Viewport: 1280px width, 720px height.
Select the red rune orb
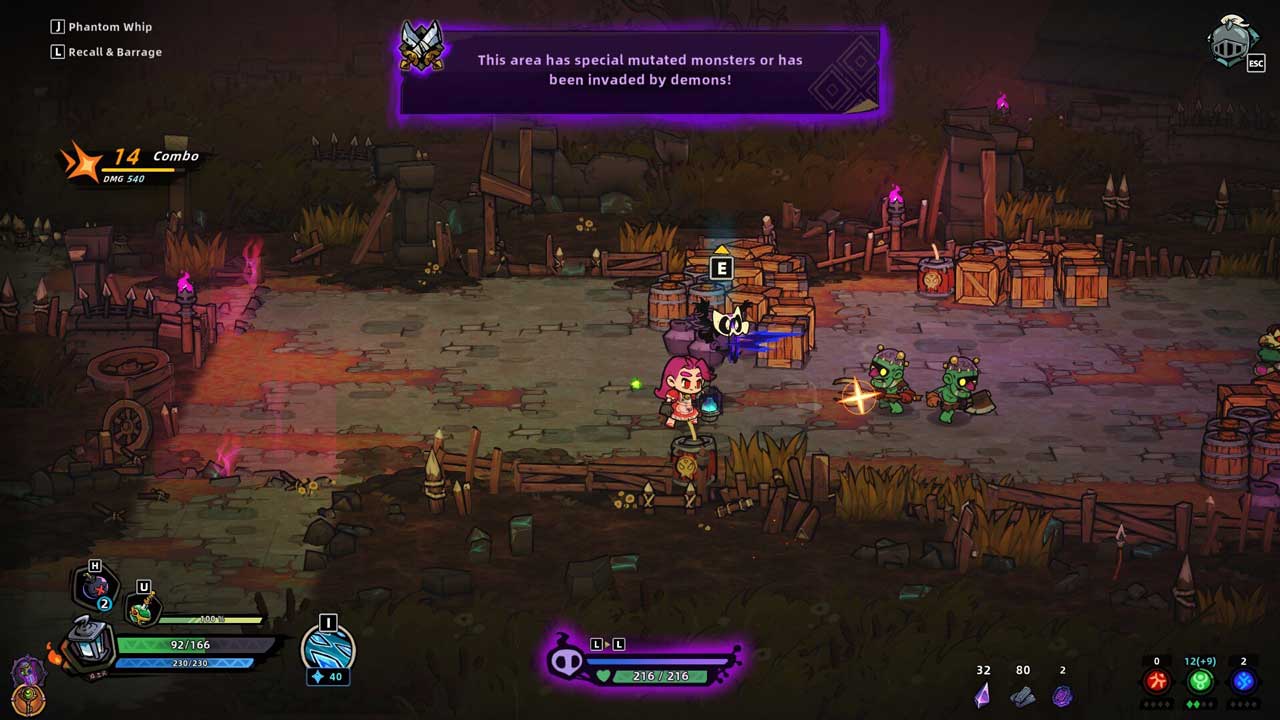pyautogui.click(x=1157, y=682)
